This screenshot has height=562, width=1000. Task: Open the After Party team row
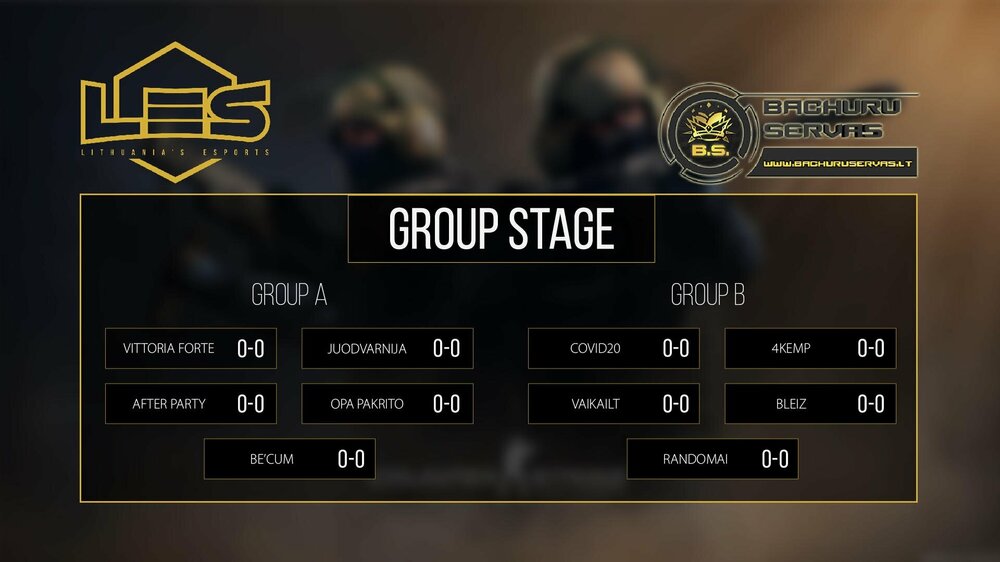point(190,404)
